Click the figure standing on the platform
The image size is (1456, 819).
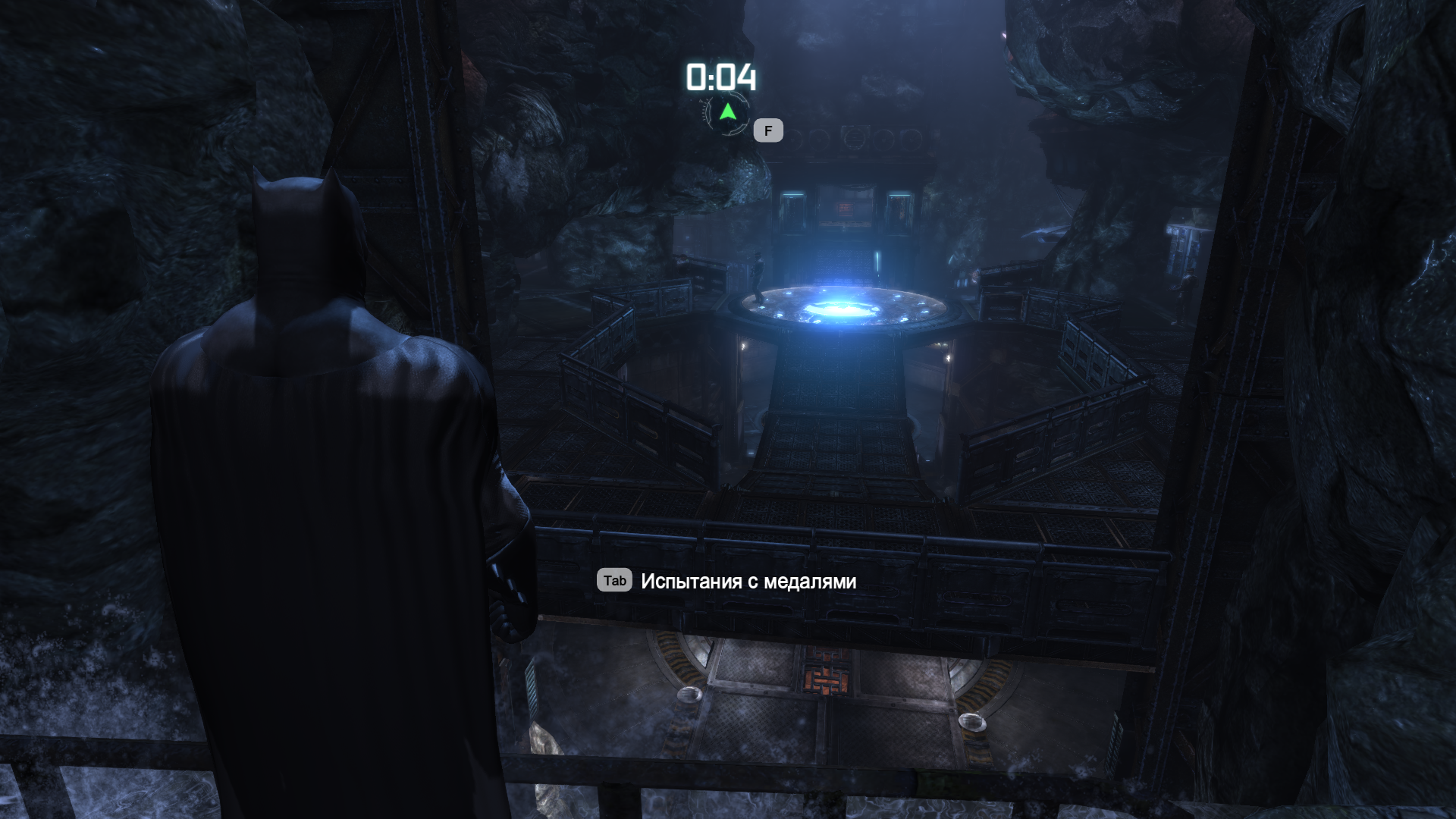[758, 277]
